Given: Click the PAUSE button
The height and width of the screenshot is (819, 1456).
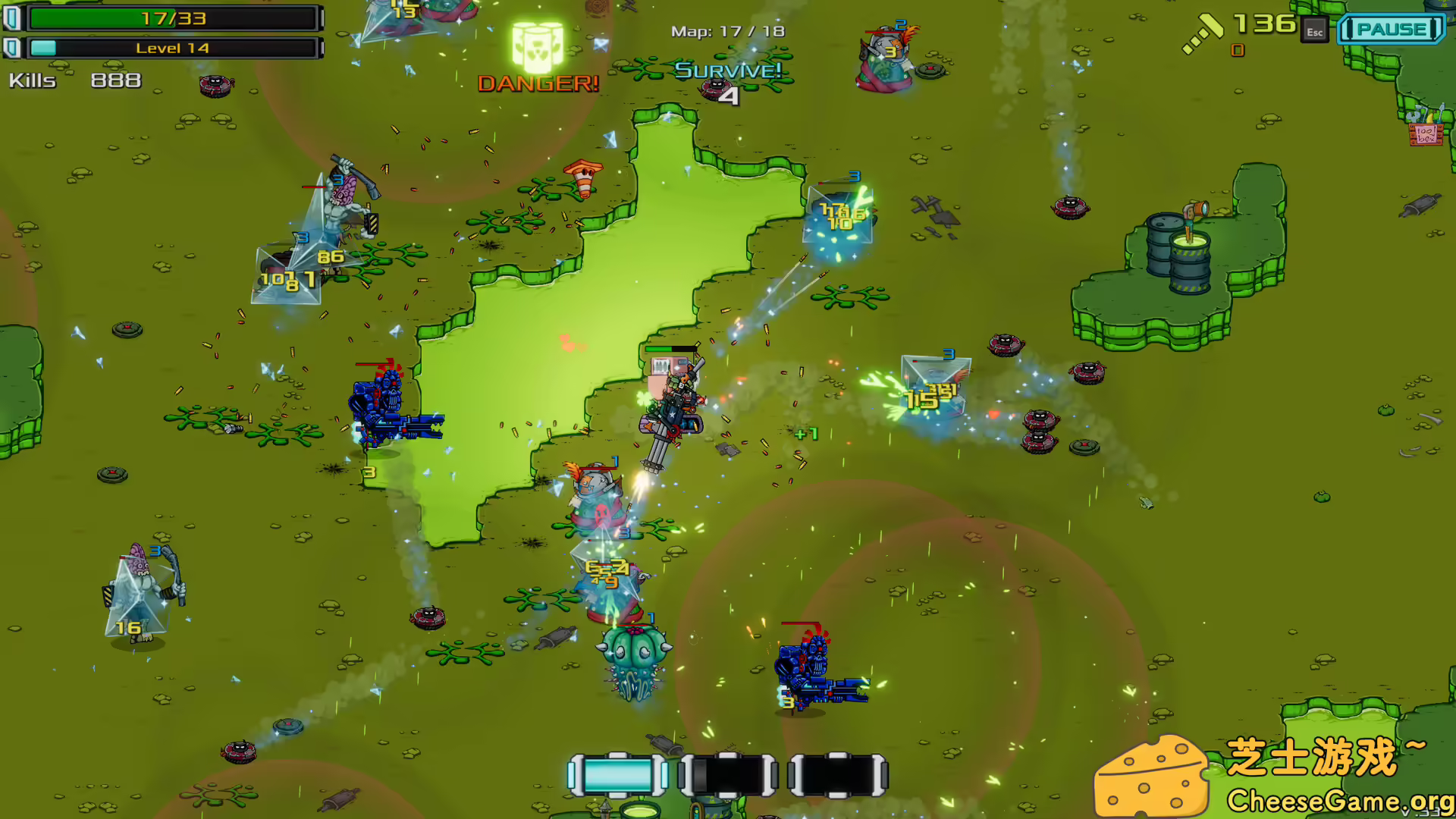Looking at the screenshot, I should (1392, 30).
